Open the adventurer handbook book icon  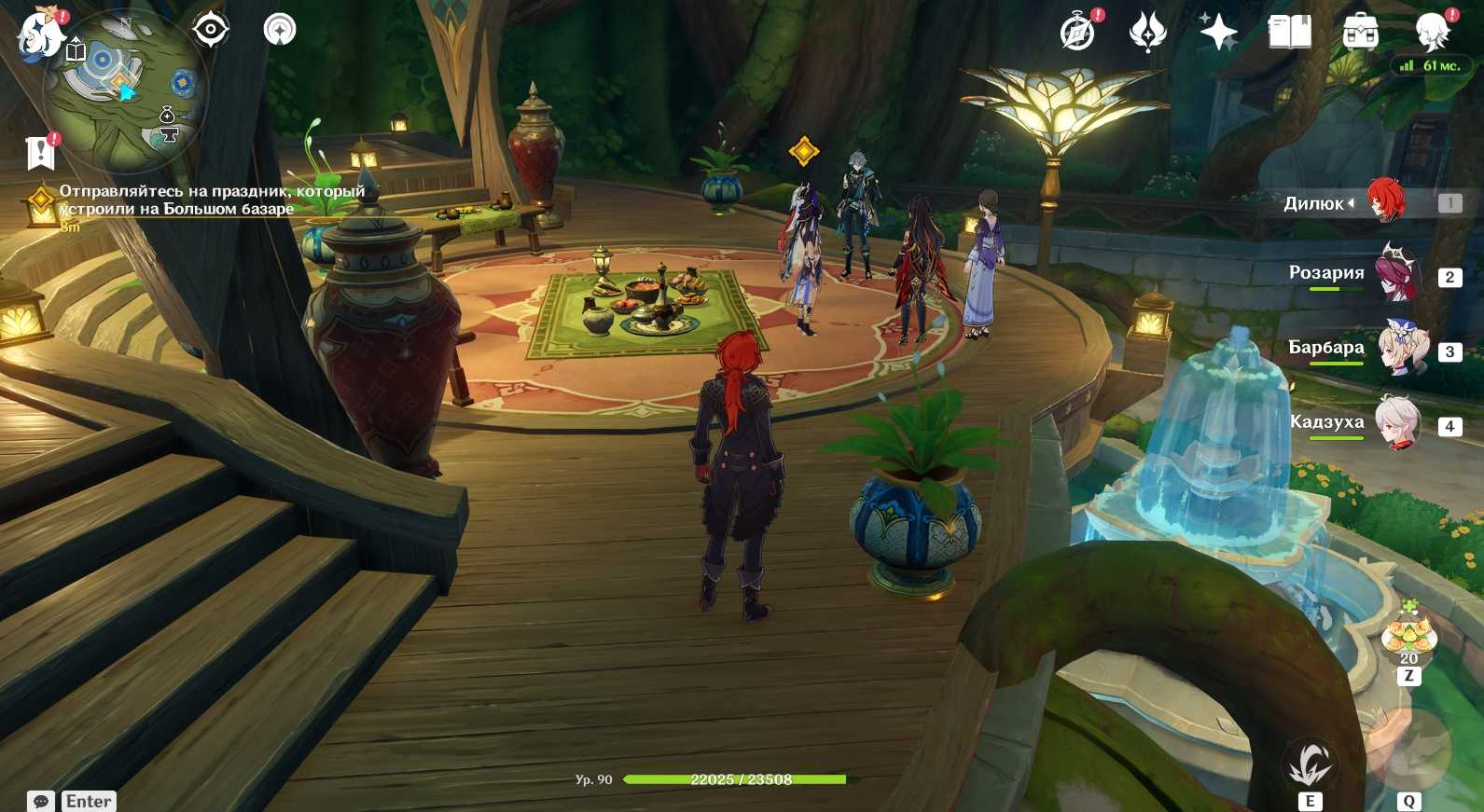pyautogui.click(x=1289, y=32)
